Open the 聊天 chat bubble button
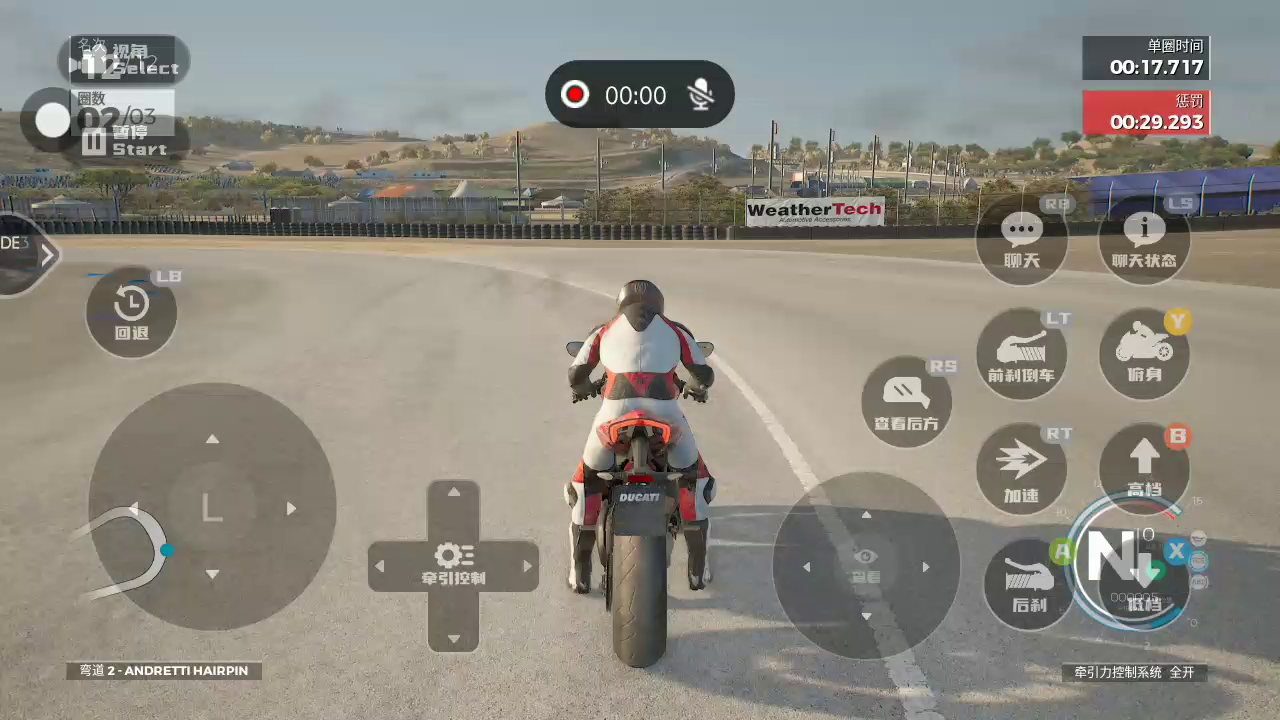This screenshot has width=1280, height=720. click(1021, 239)
